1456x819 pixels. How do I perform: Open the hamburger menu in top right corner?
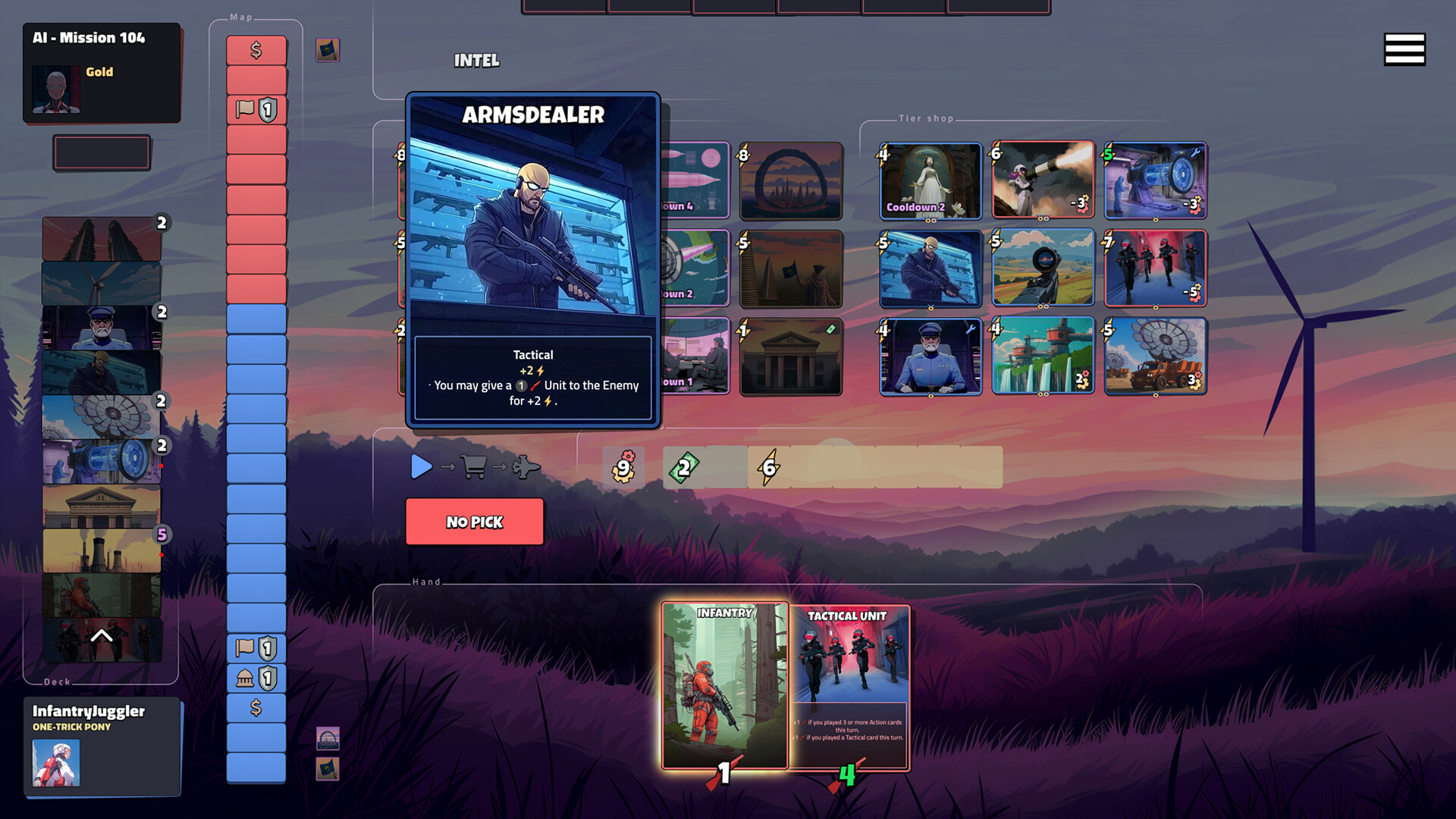[1406, 48]
